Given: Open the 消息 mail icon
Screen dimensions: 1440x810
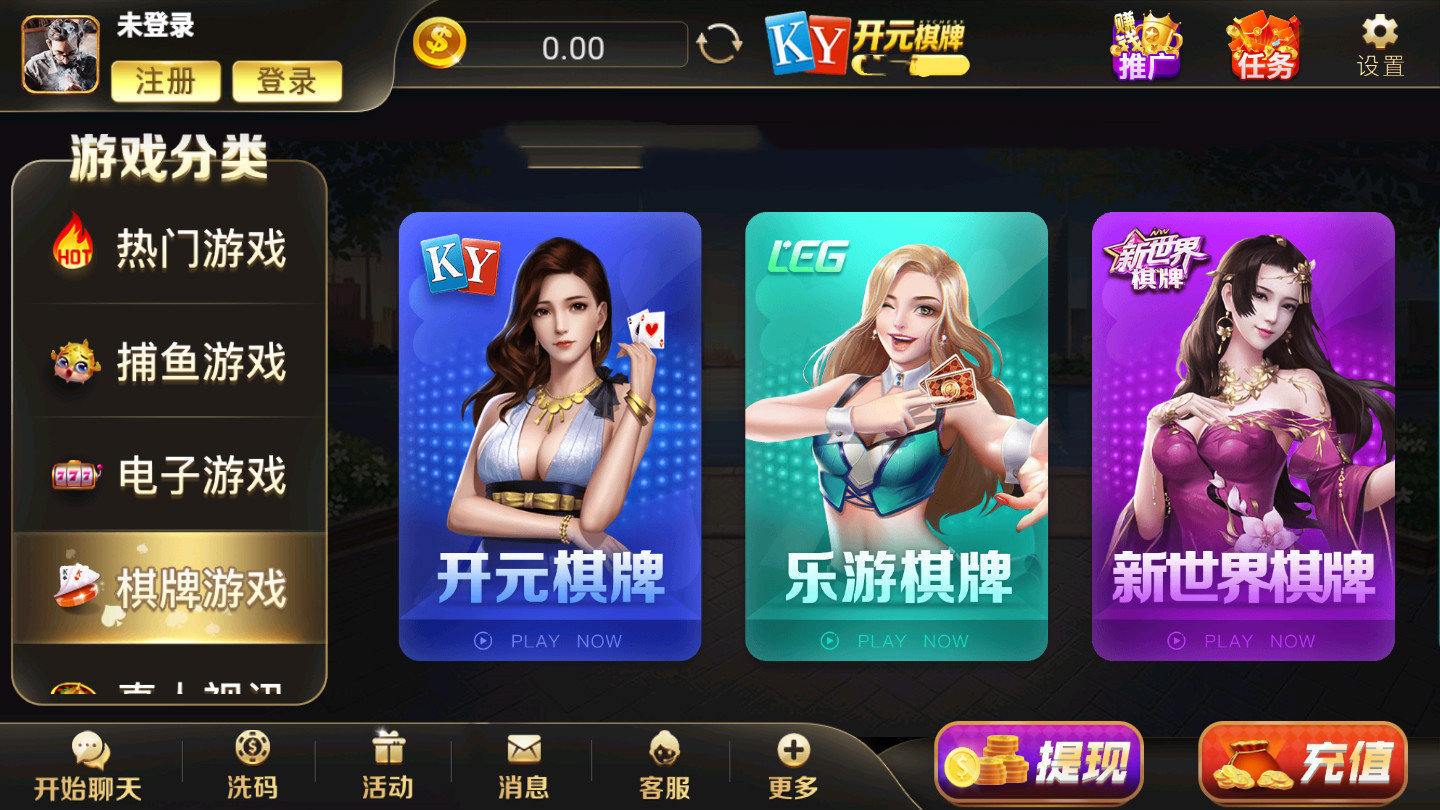Looking at the screenshot, I should 523,765.
